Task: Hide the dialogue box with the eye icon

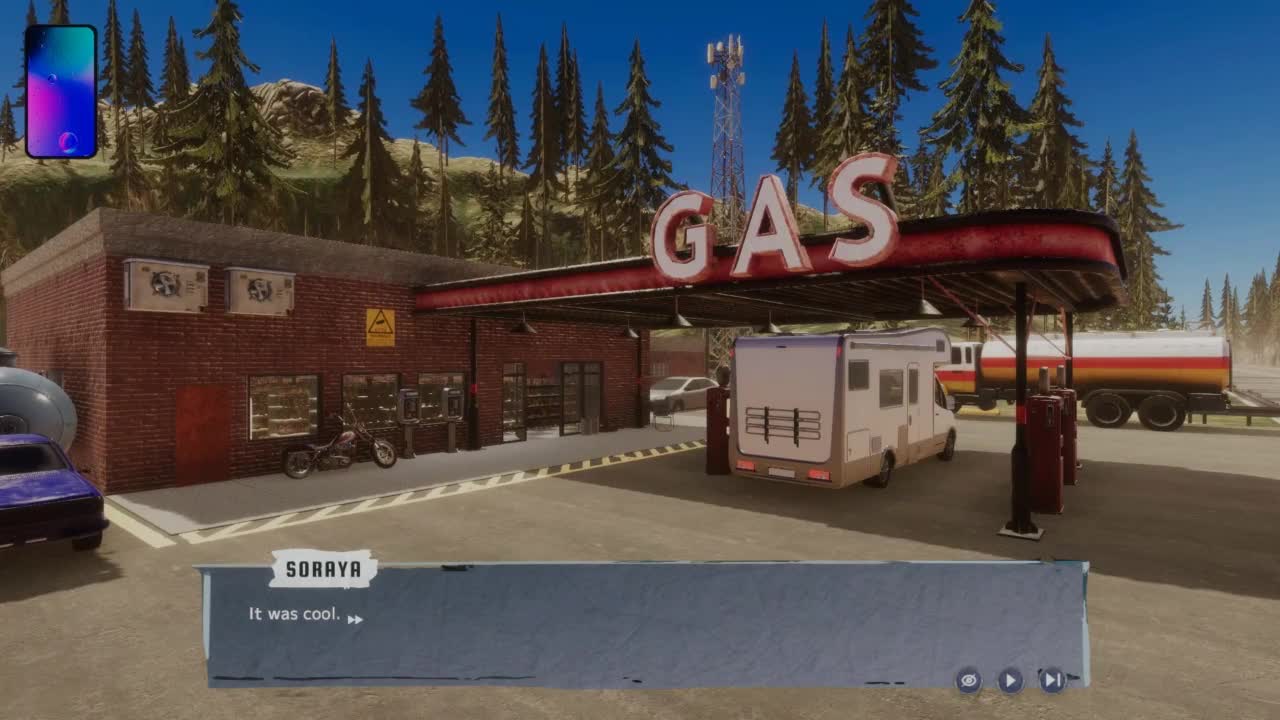Action: [967, 681]
